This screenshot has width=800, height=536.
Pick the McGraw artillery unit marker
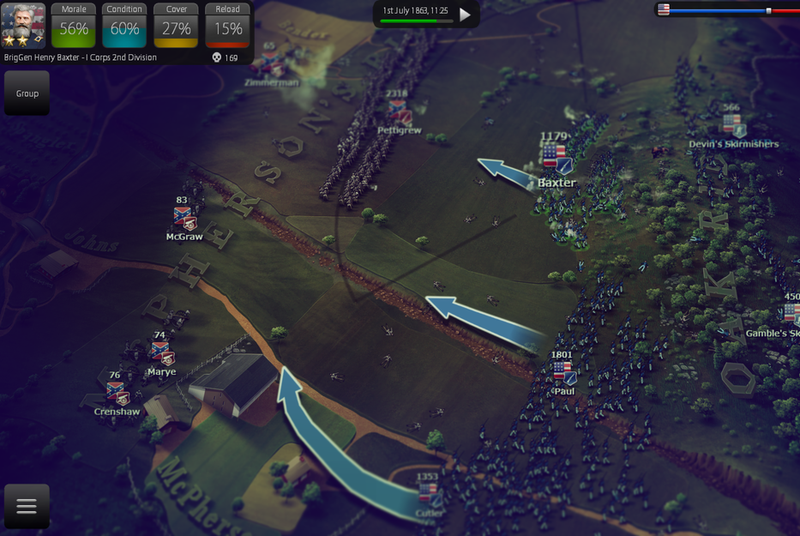(183, 219)
